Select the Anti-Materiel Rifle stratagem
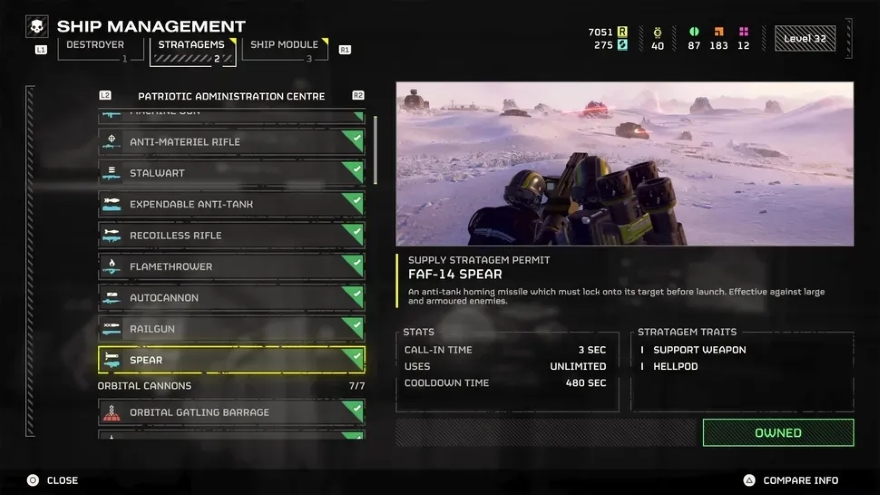 coord(231,142)
